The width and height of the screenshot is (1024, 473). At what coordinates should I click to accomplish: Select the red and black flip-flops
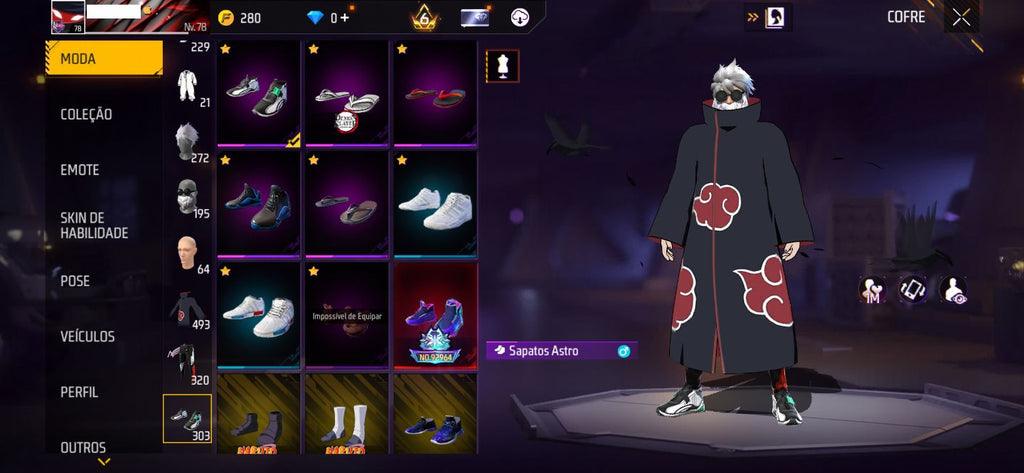tap(435, 96)
